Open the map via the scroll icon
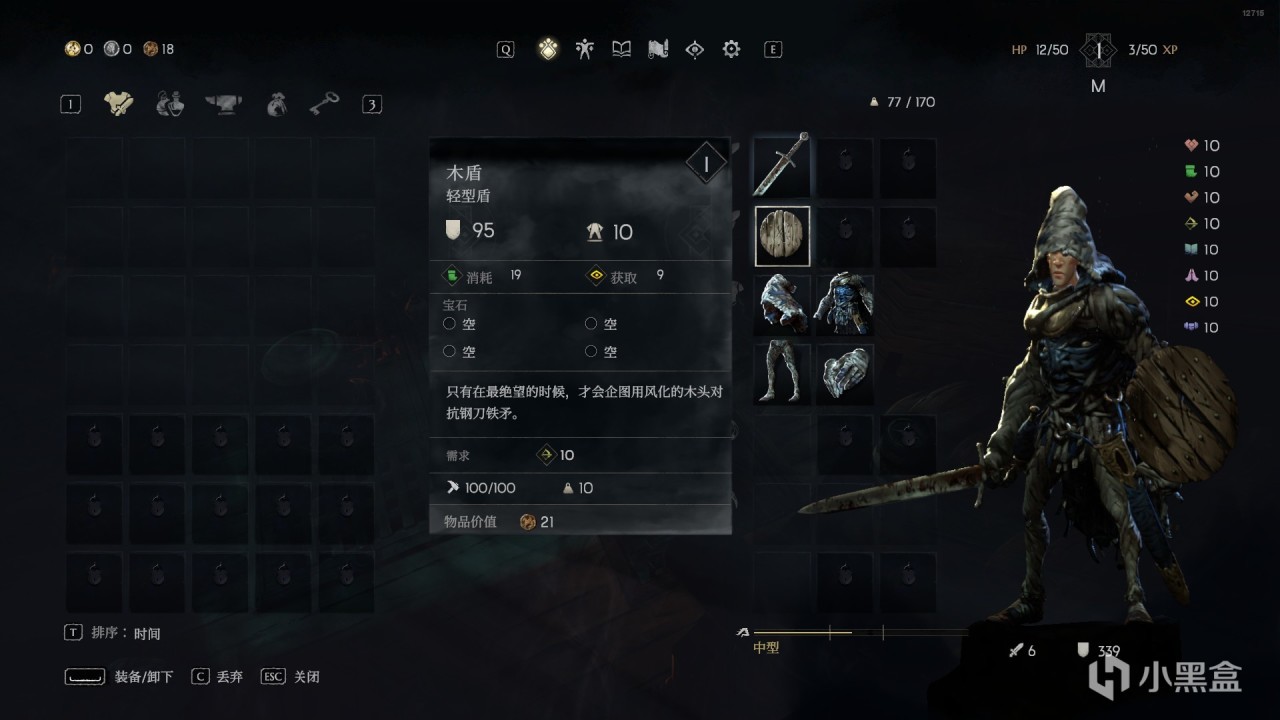1280x720 pixels. click(658, 48)
